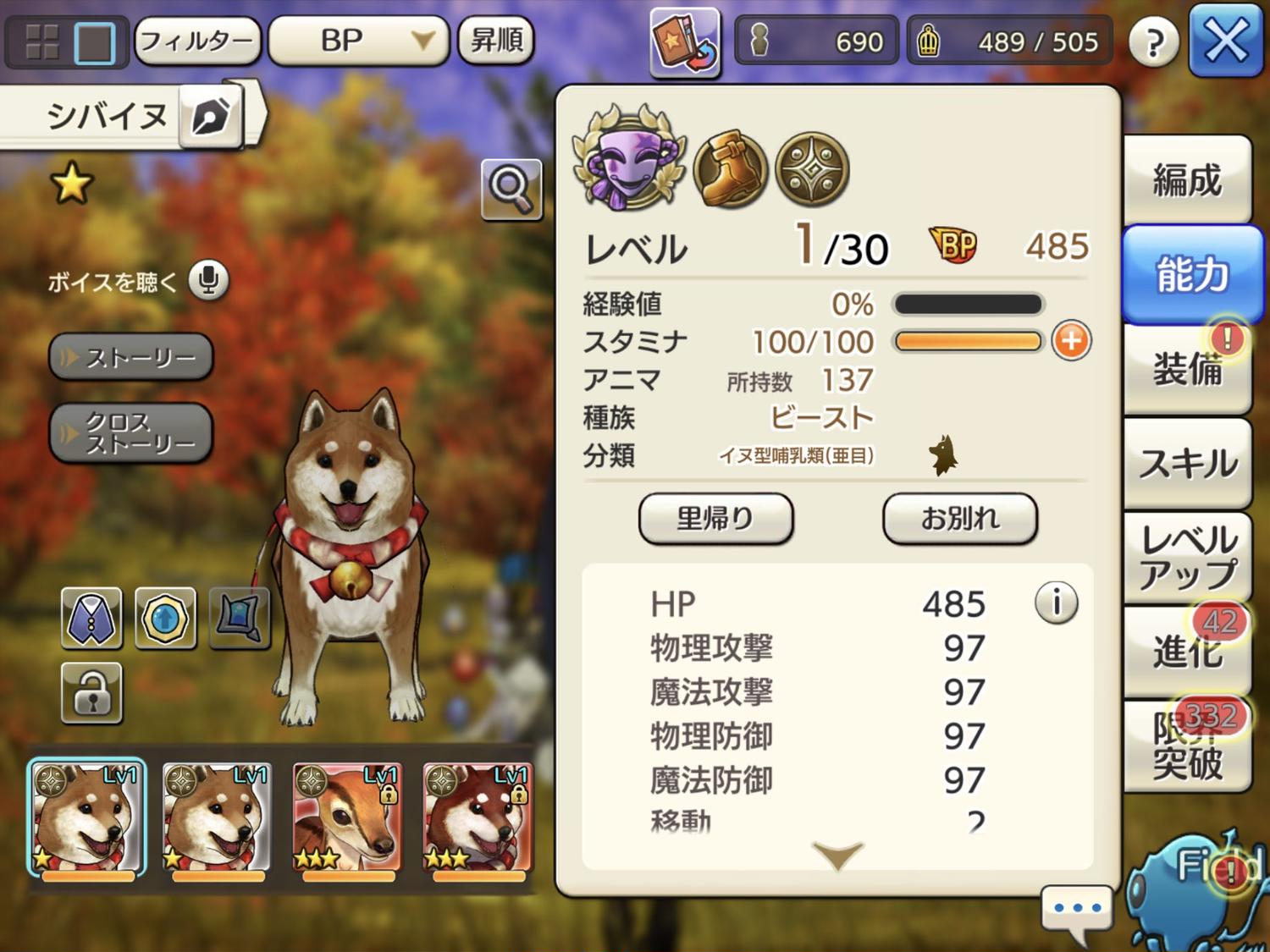
Task: Open the help question mark button
Action: point(1153,41)
